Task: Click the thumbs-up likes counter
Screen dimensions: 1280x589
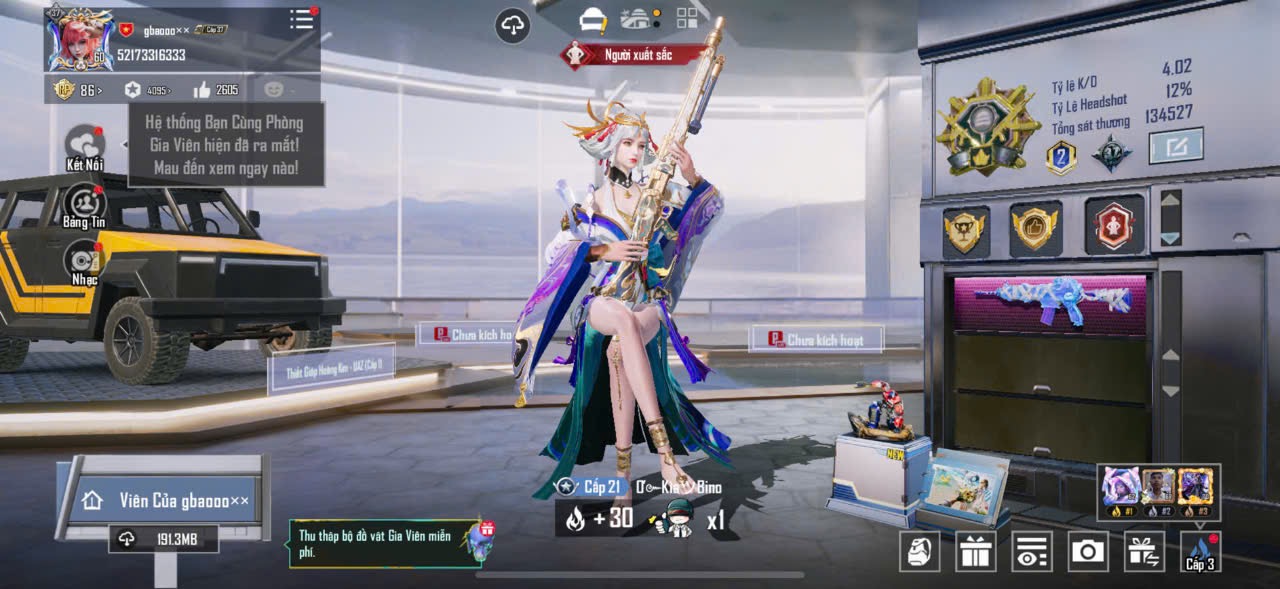Action: (x=216, y=90)
